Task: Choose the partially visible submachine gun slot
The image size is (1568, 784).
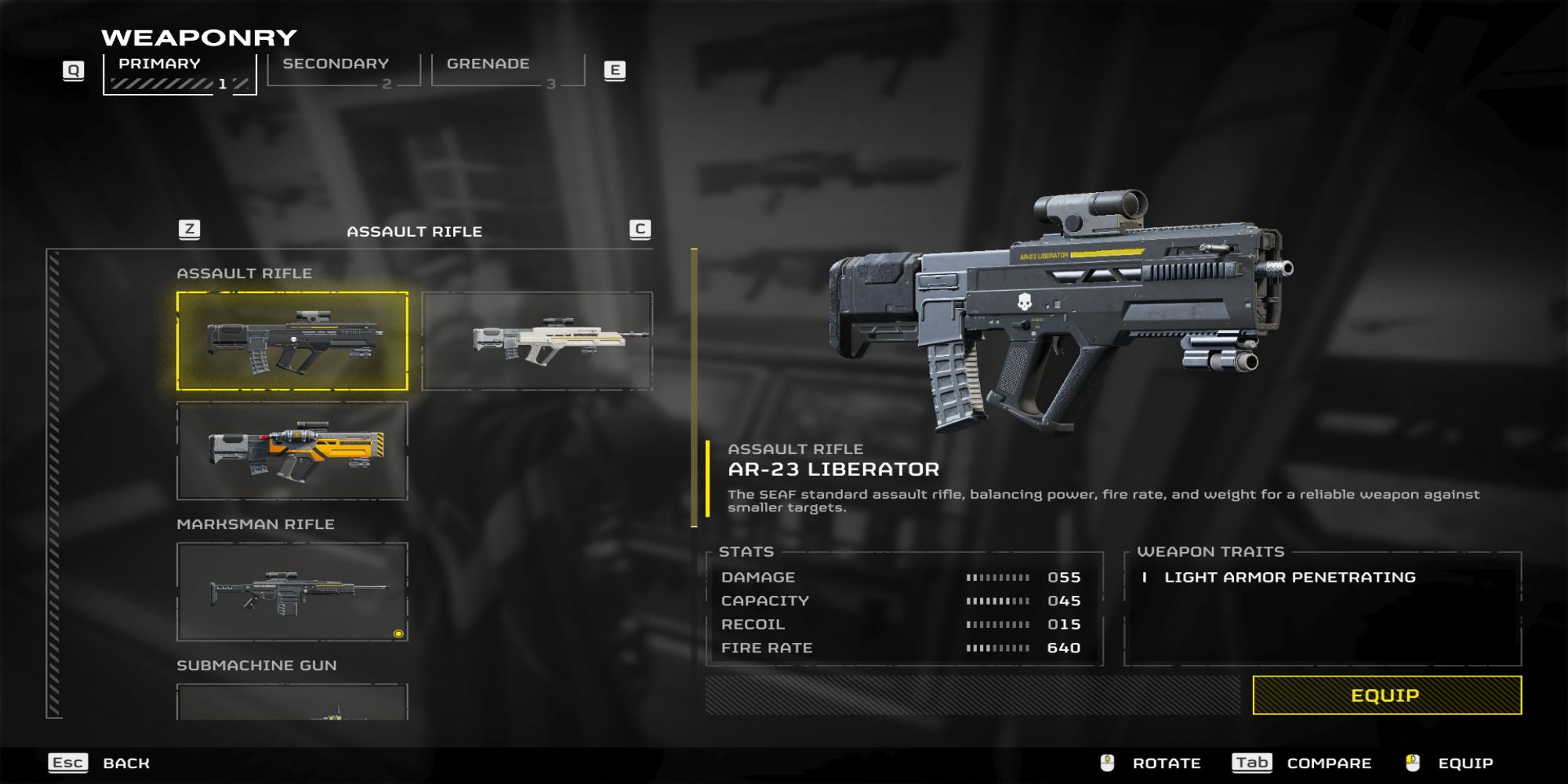Action: (x=292, y=702)
